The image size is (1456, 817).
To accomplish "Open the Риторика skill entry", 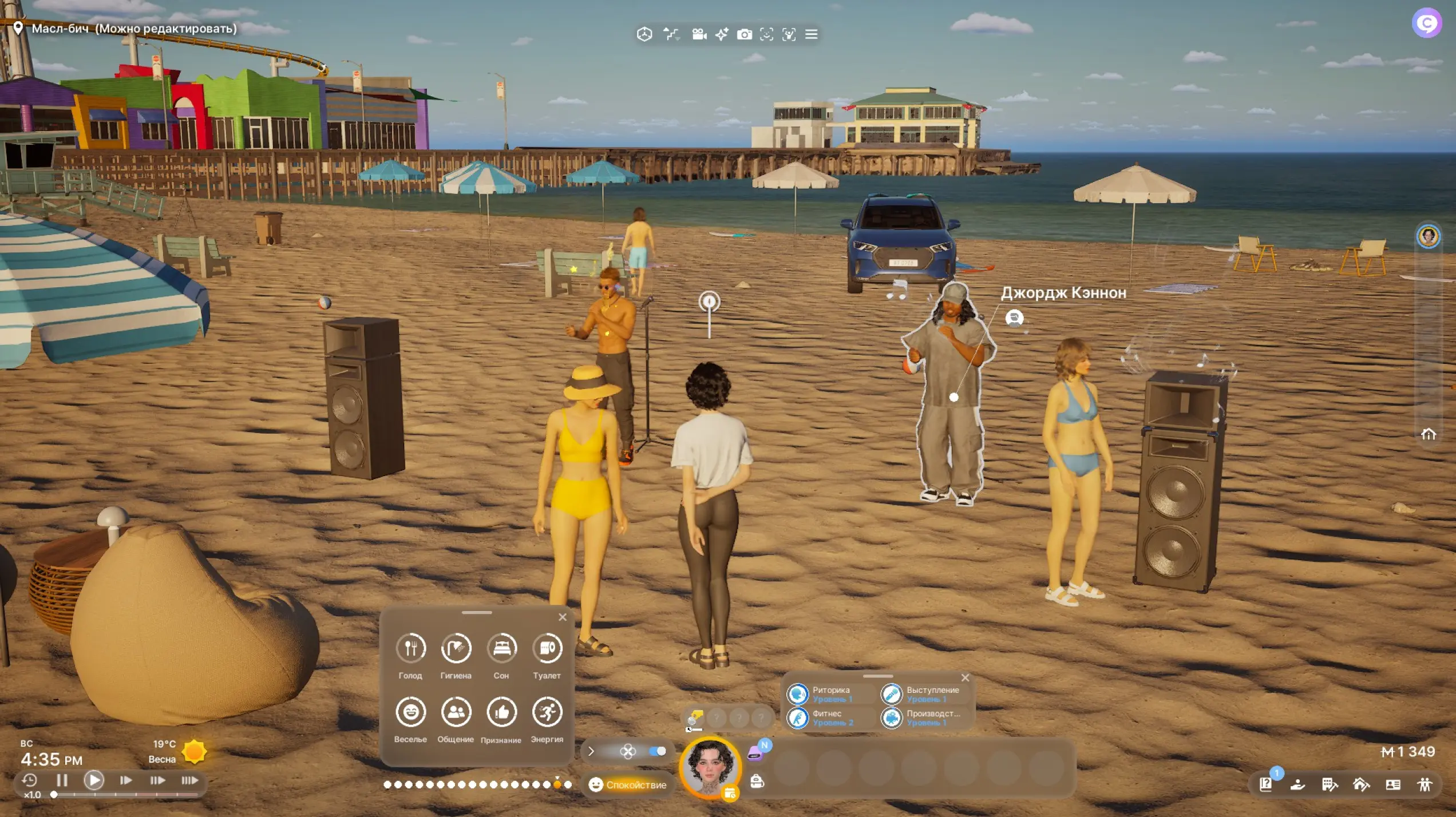I will tap(797, 694).
